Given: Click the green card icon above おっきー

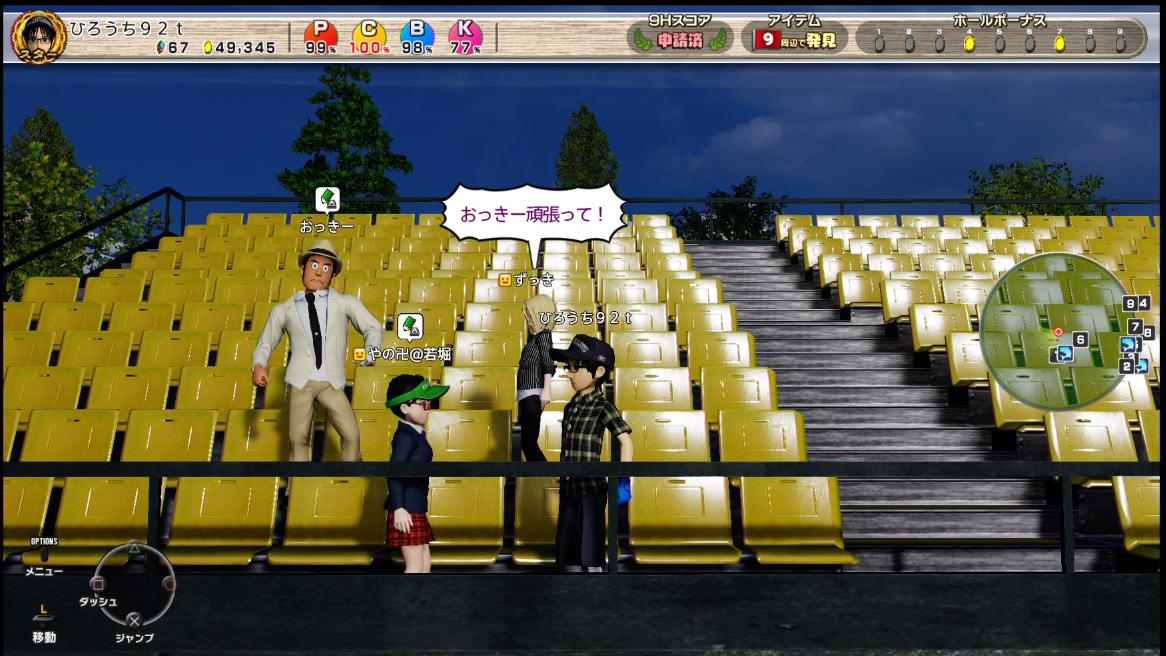Looking at the screenshot, I should coord(327,200).
